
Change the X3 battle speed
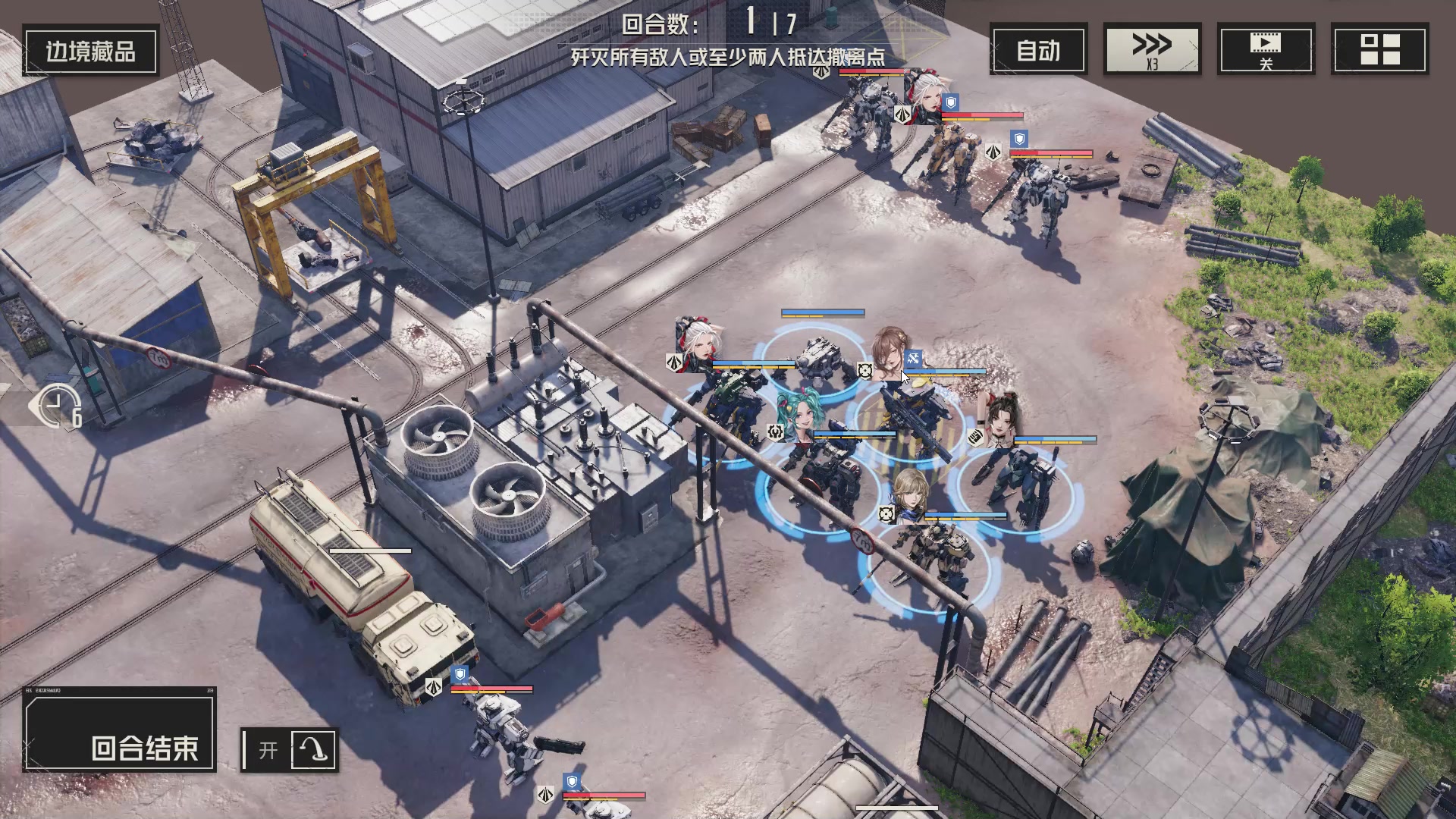[1152, 50]
